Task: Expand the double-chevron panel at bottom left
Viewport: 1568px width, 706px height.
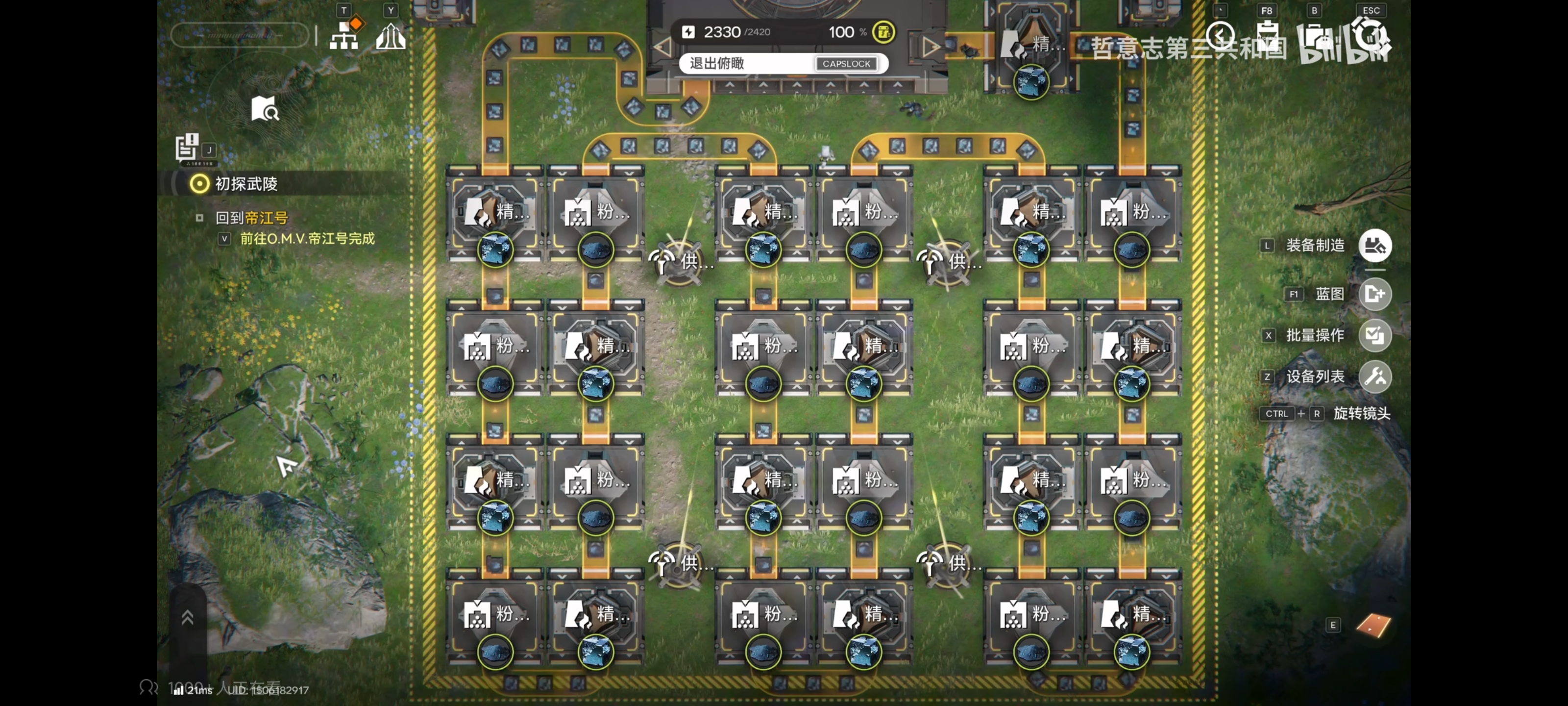Action: click(x=188, y=617)
